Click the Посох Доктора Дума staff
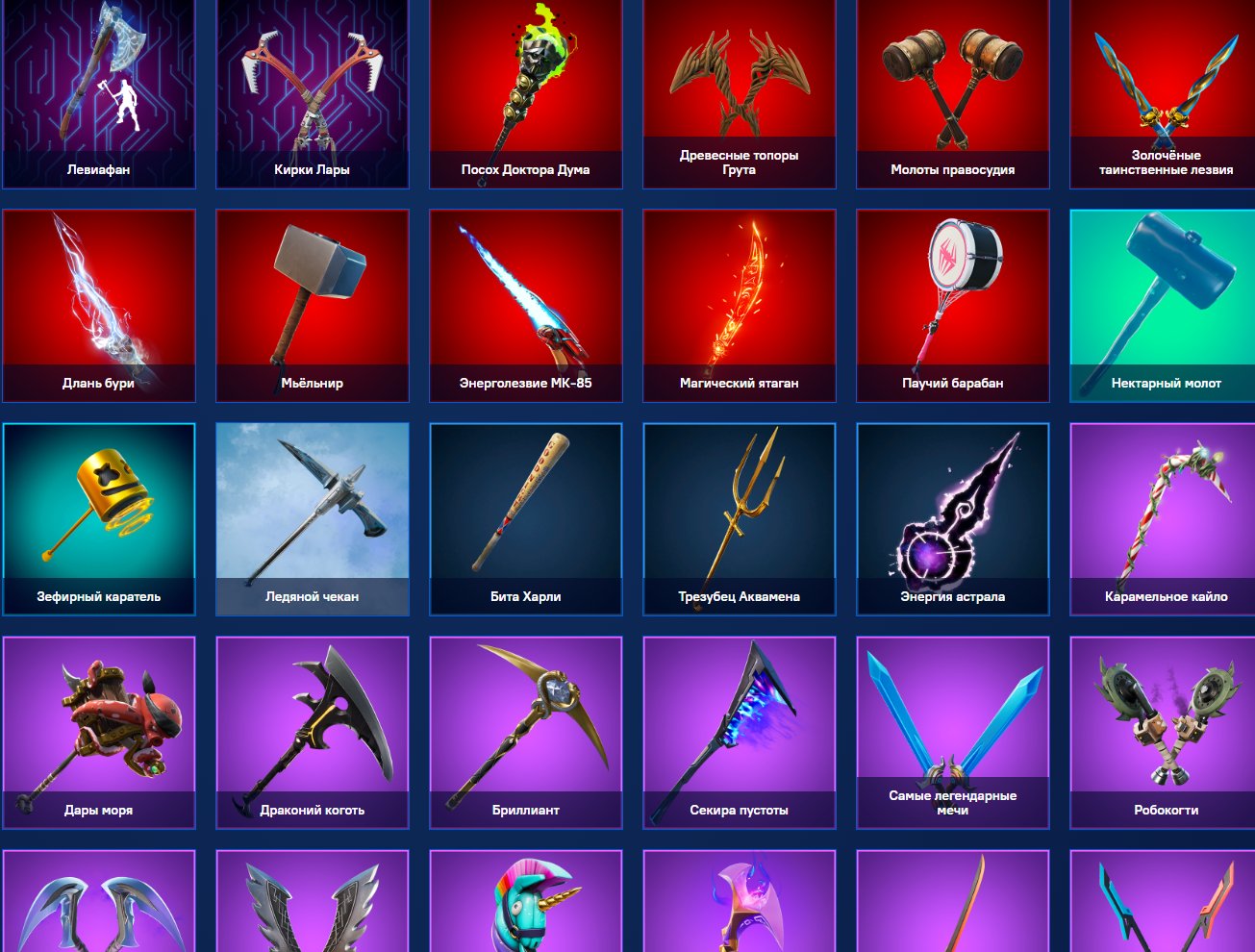The height and width of the screenshot is (952, 1255). pos(526,93)
